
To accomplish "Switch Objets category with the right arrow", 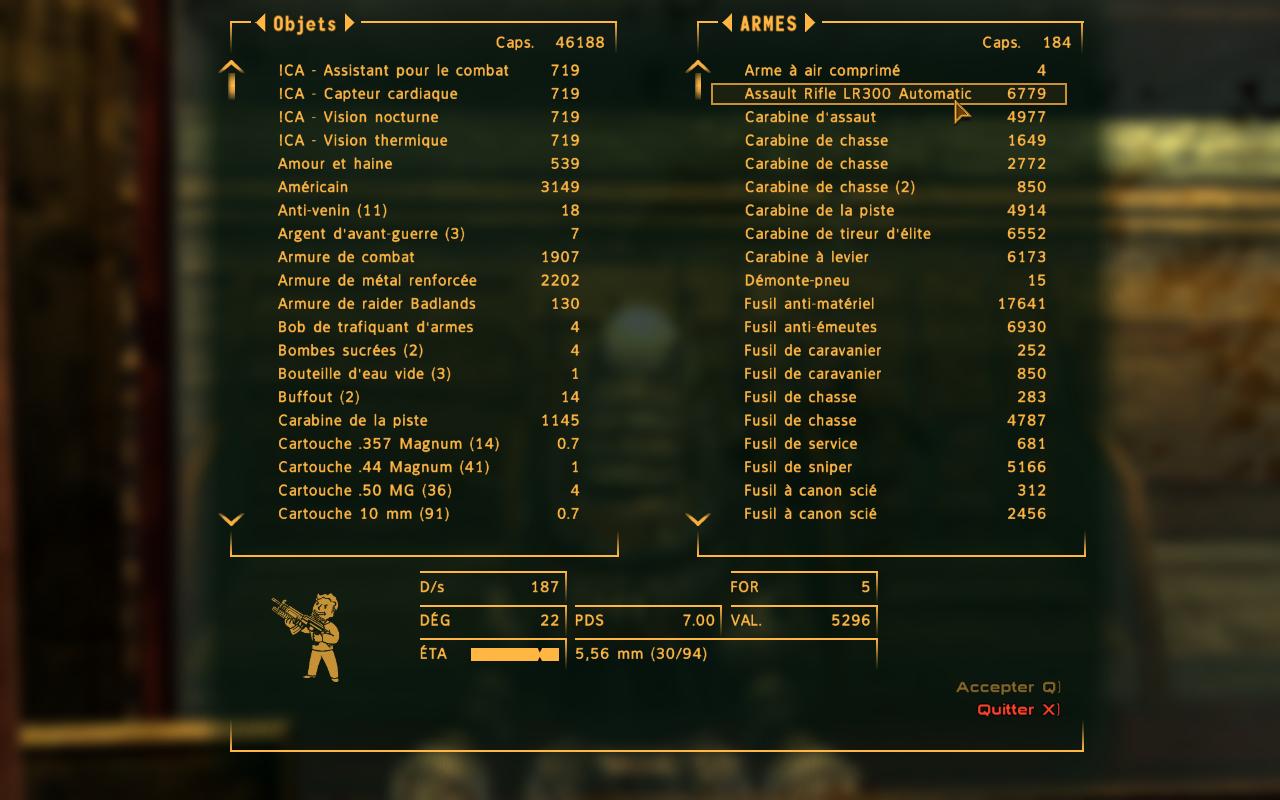I will 349,23.
